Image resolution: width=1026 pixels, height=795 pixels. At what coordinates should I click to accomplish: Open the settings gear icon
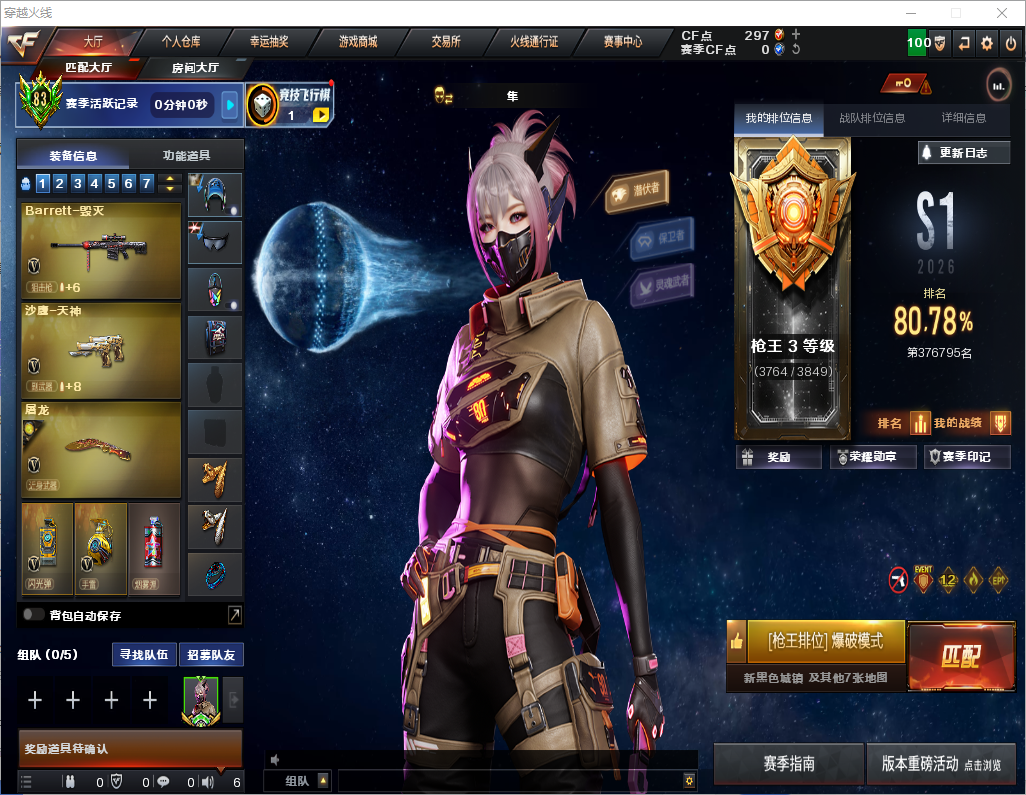point(987,43)
